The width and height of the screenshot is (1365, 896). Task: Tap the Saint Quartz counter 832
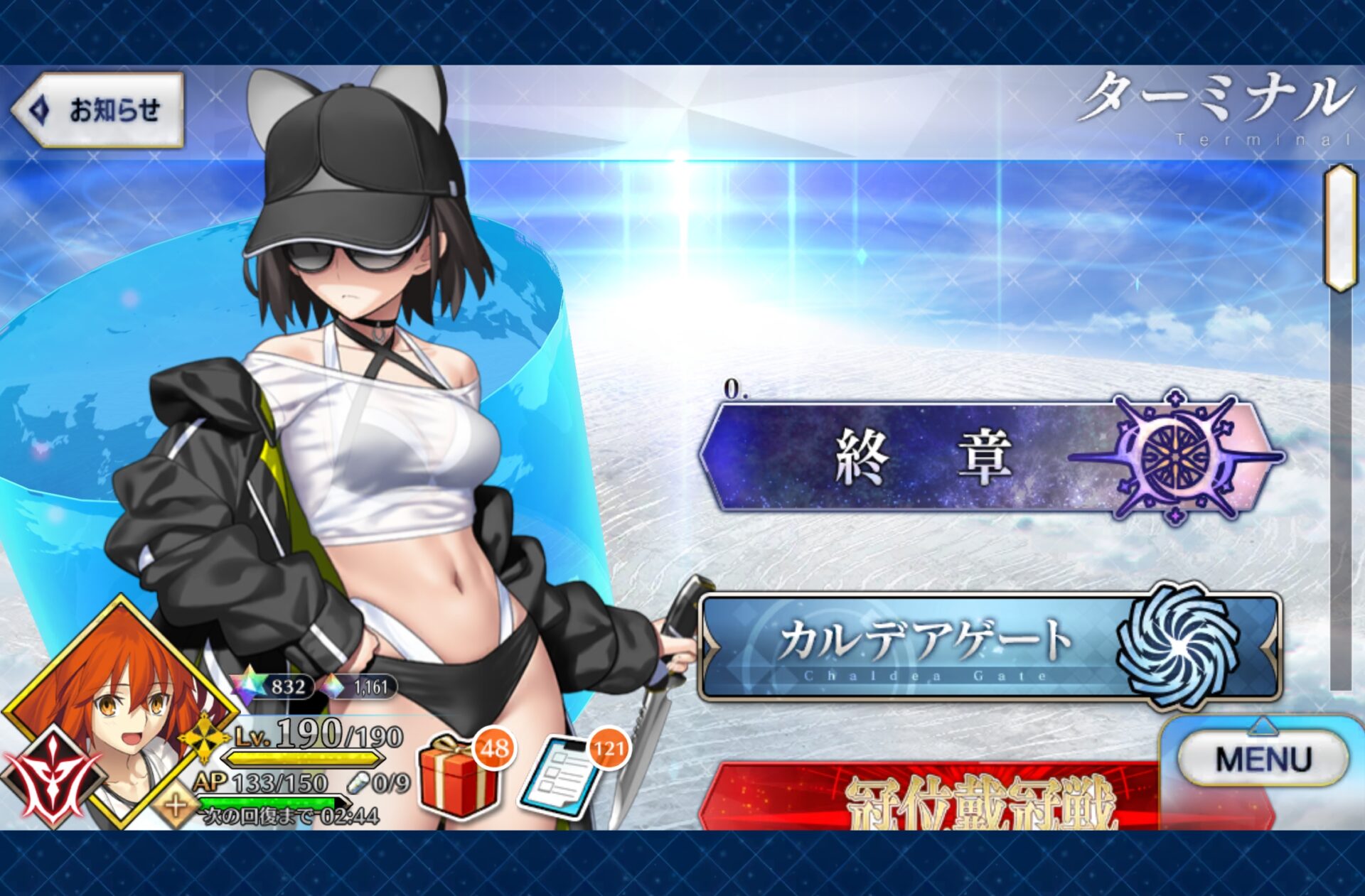click(277, 686)
